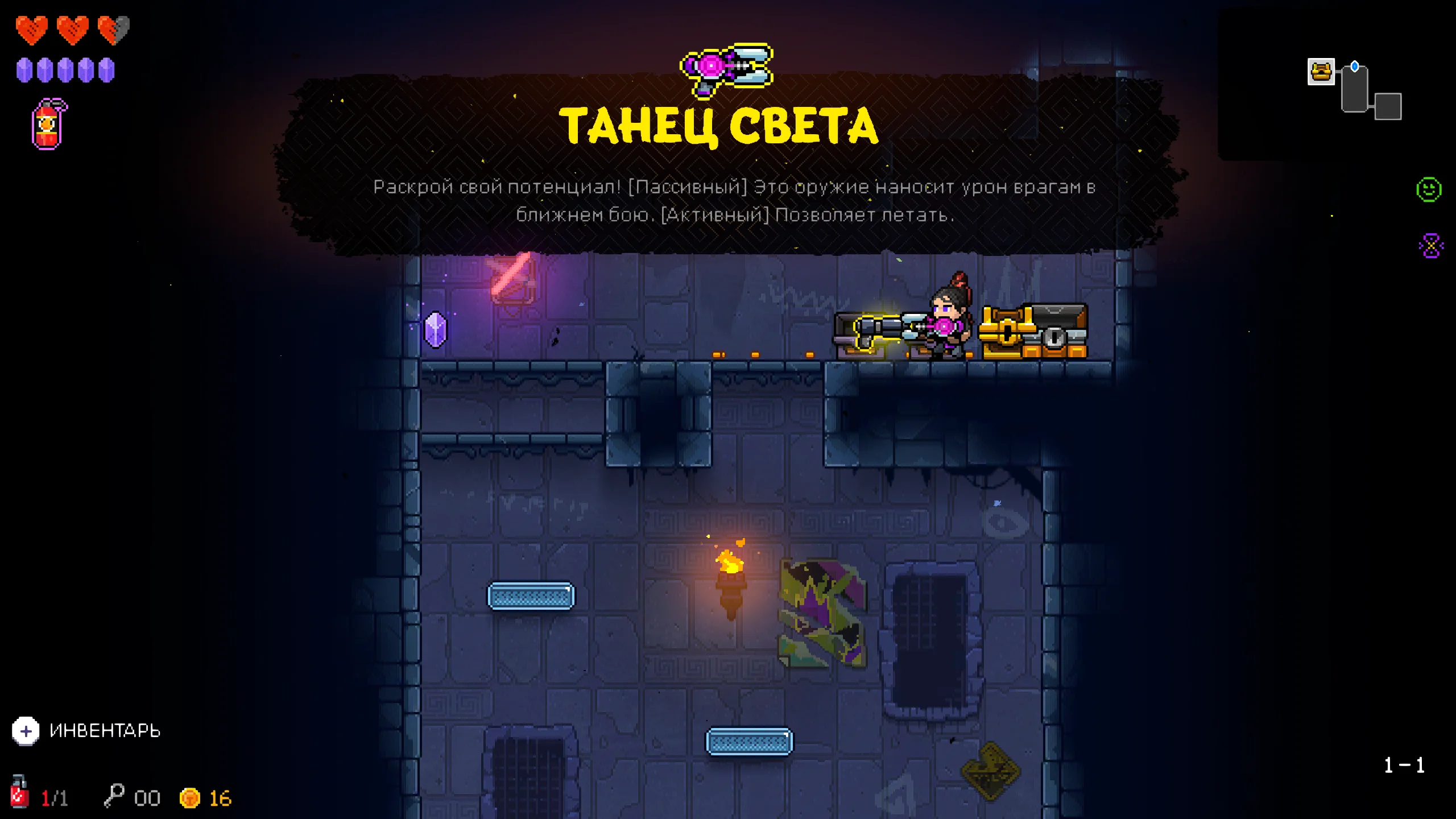Expand the small side room on the minimap
Image resolution: width=1456 pixels, height=819 pixels.
pyautogui.click(x=1388, y=107)
